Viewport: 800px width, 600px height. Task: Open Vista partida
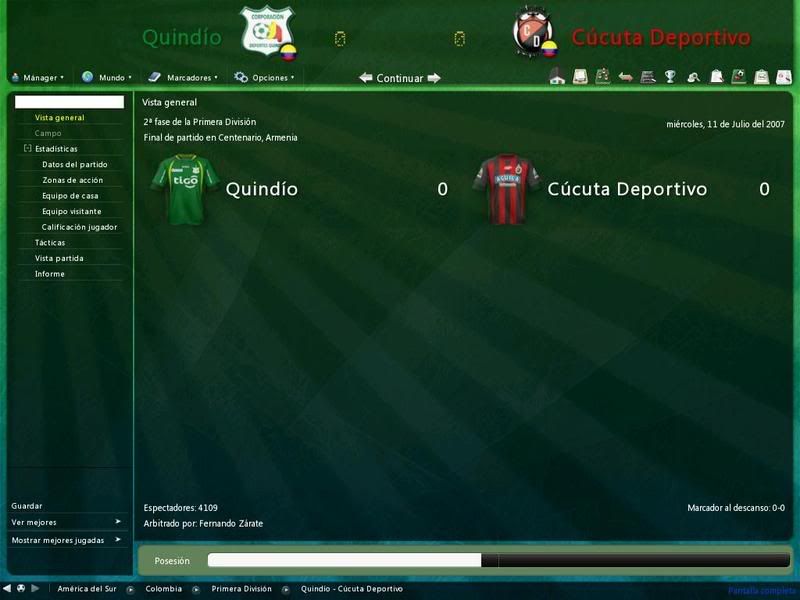58,258
